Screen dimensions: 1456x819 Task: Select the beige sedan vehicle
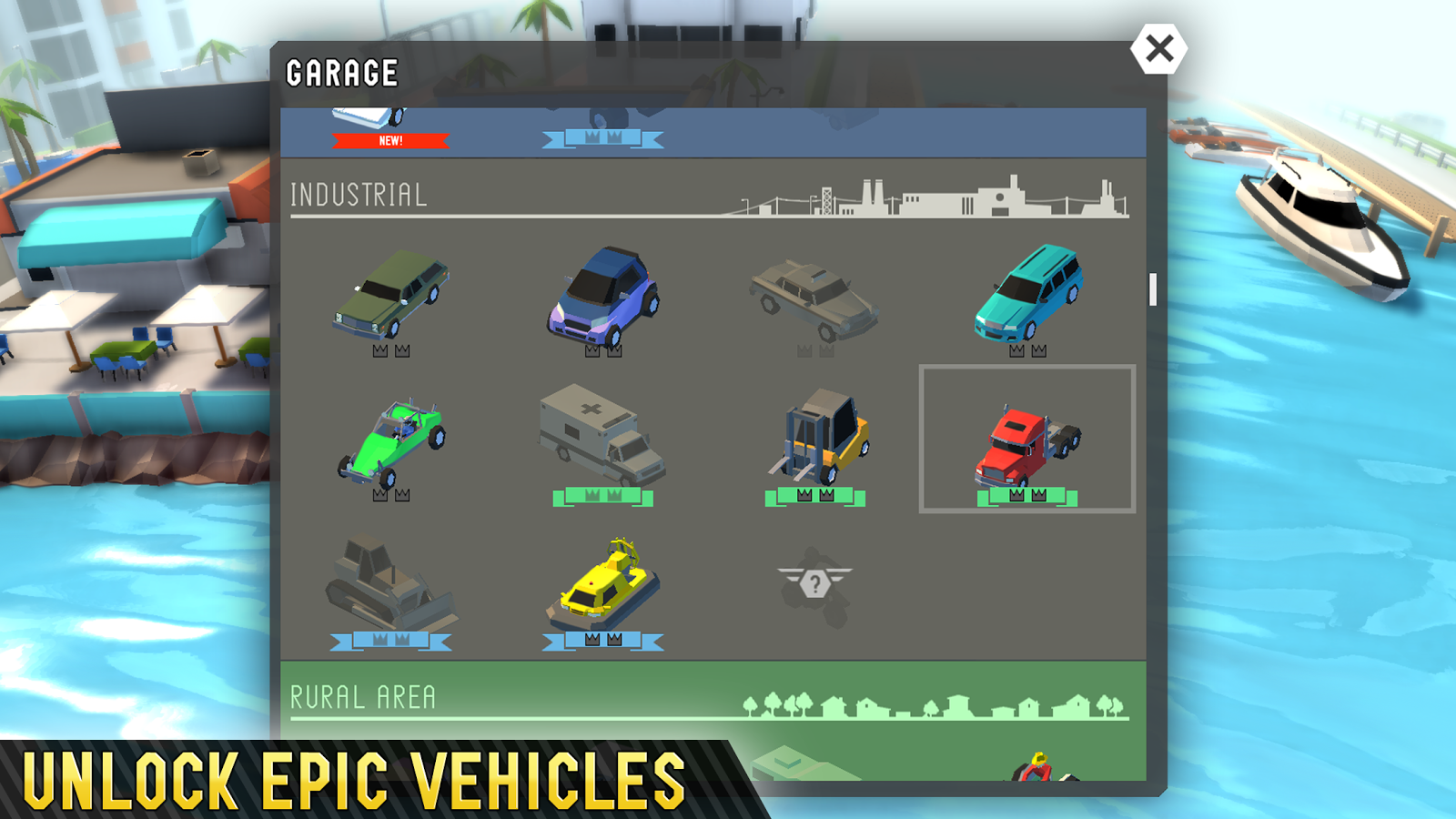click(814, 296)
